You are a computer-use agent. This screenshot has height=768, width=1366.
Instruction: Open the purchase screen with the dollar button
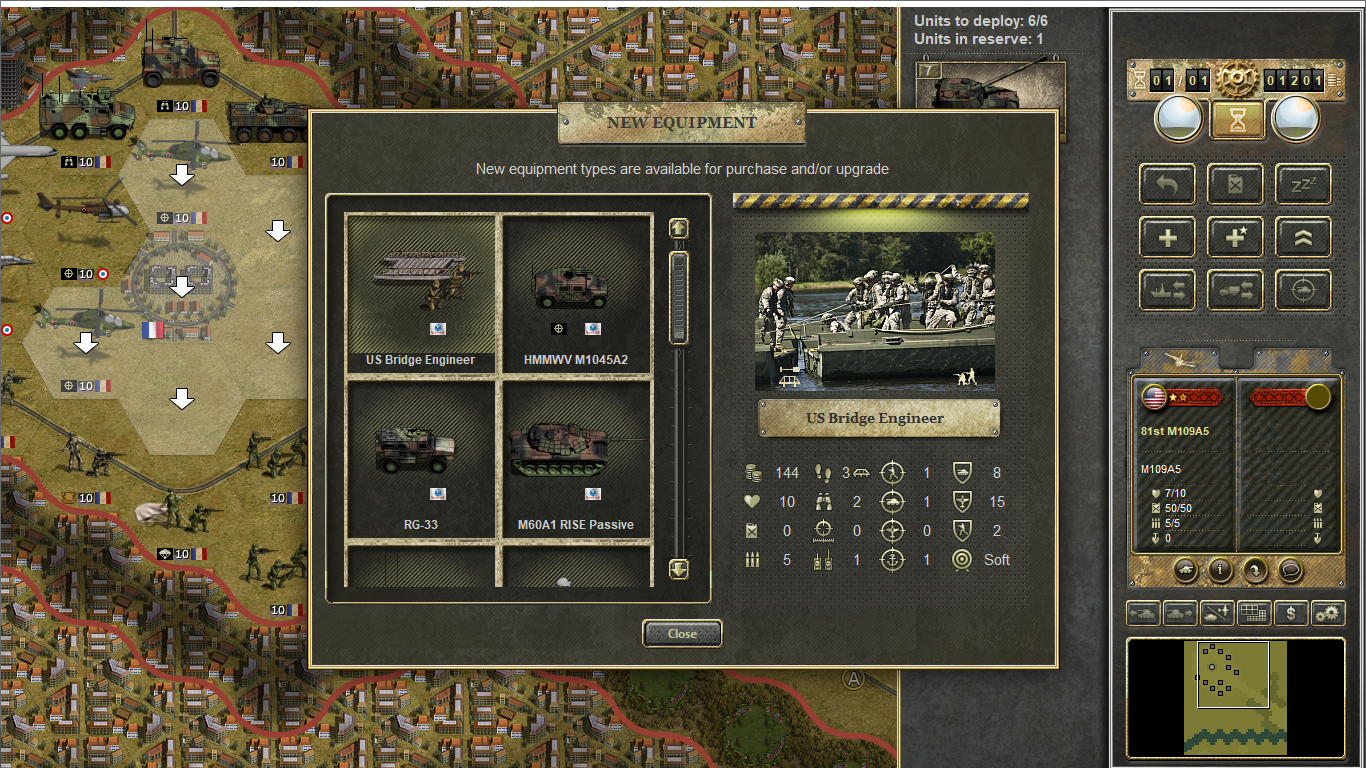click(1291, 613)
